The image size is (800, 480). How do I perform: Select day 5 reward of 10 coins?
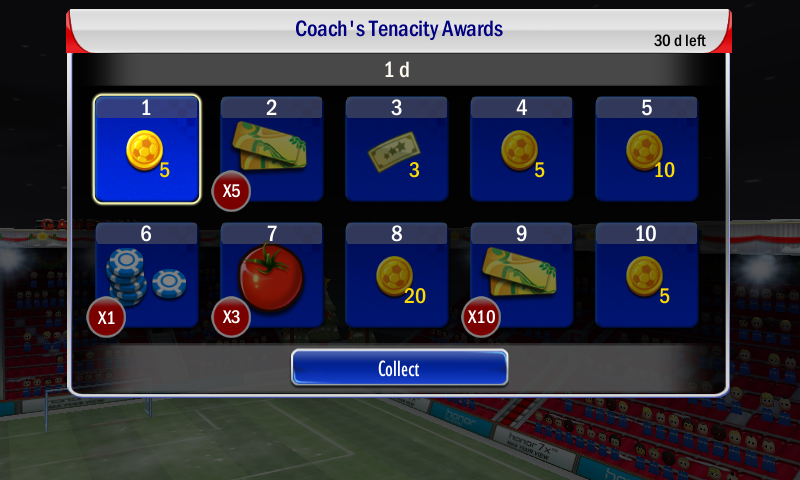[x=647, y=149]
